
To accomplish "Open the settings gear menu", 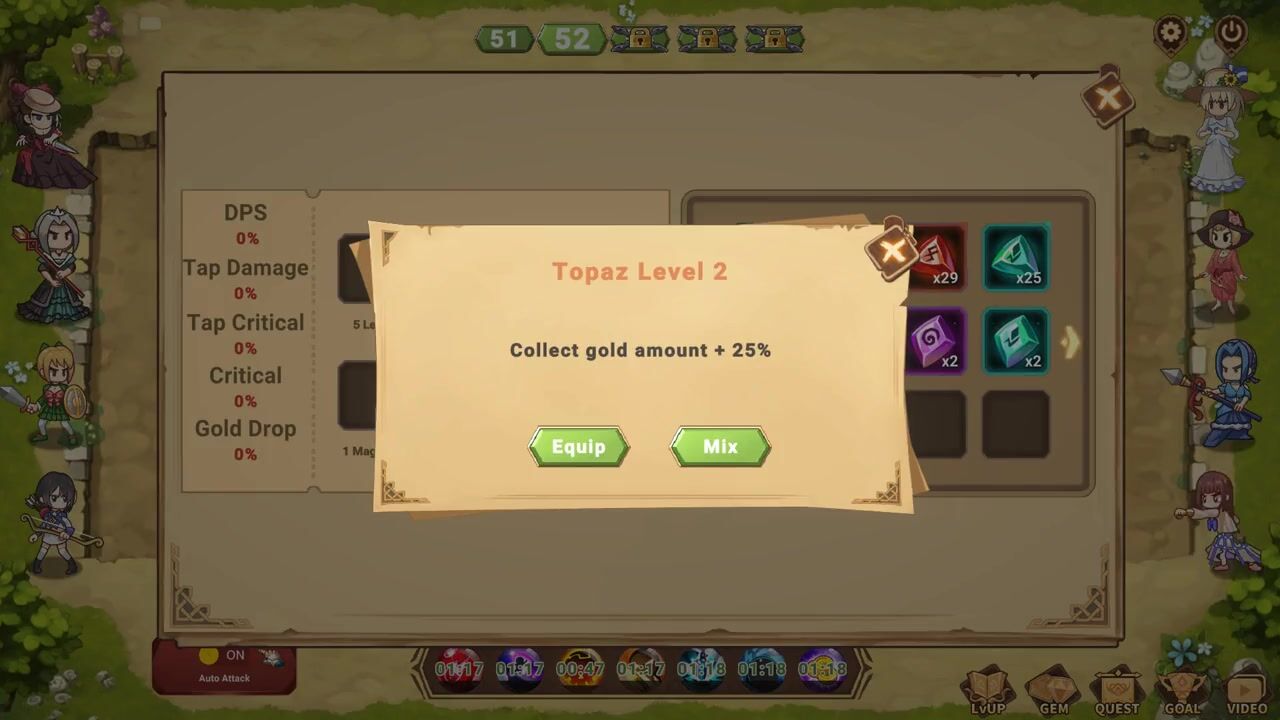I will 1170,33.
